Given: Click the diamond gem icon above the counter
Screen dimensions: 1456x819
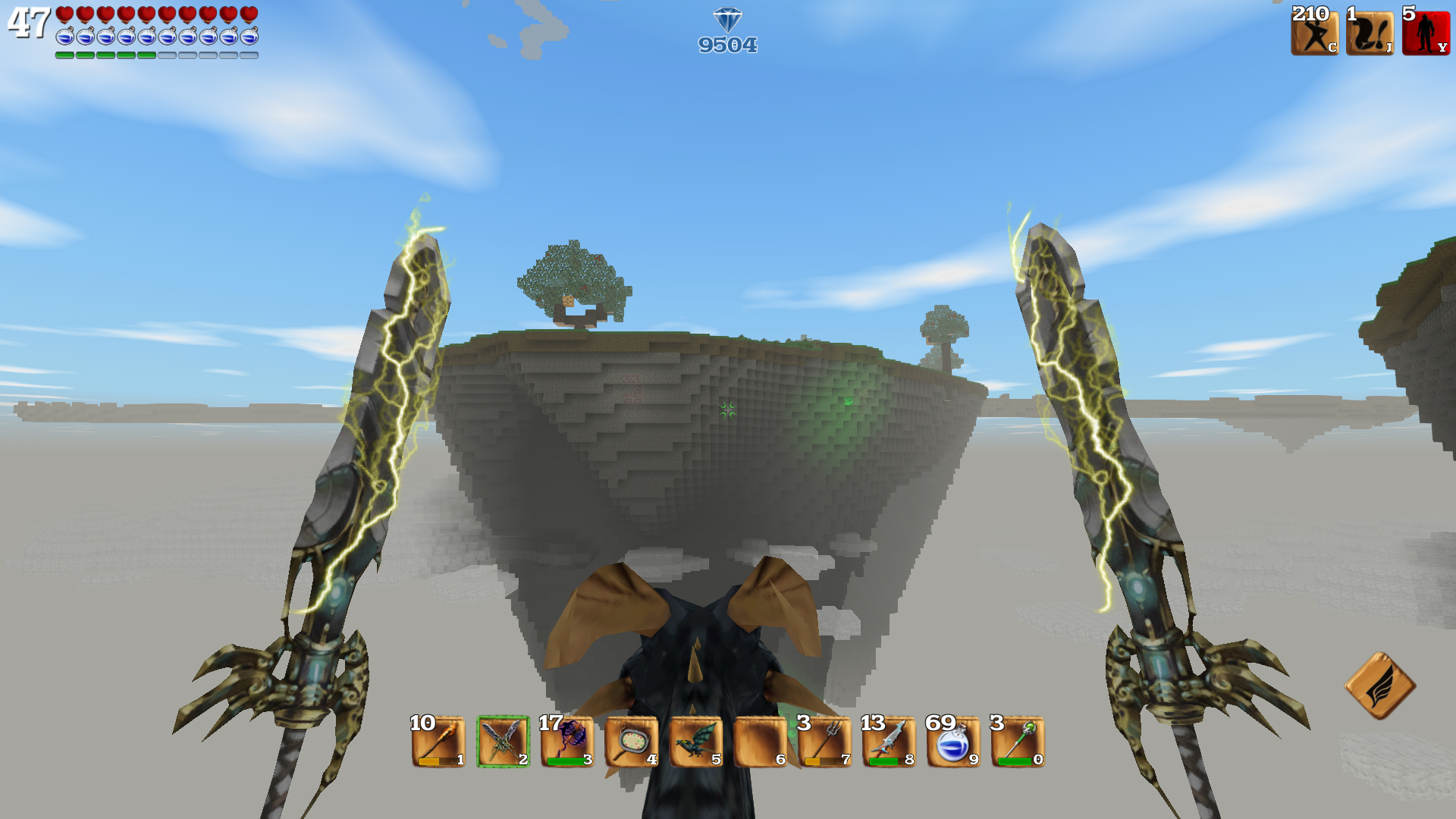Looking at the screenshot, I should coord(729,20).
